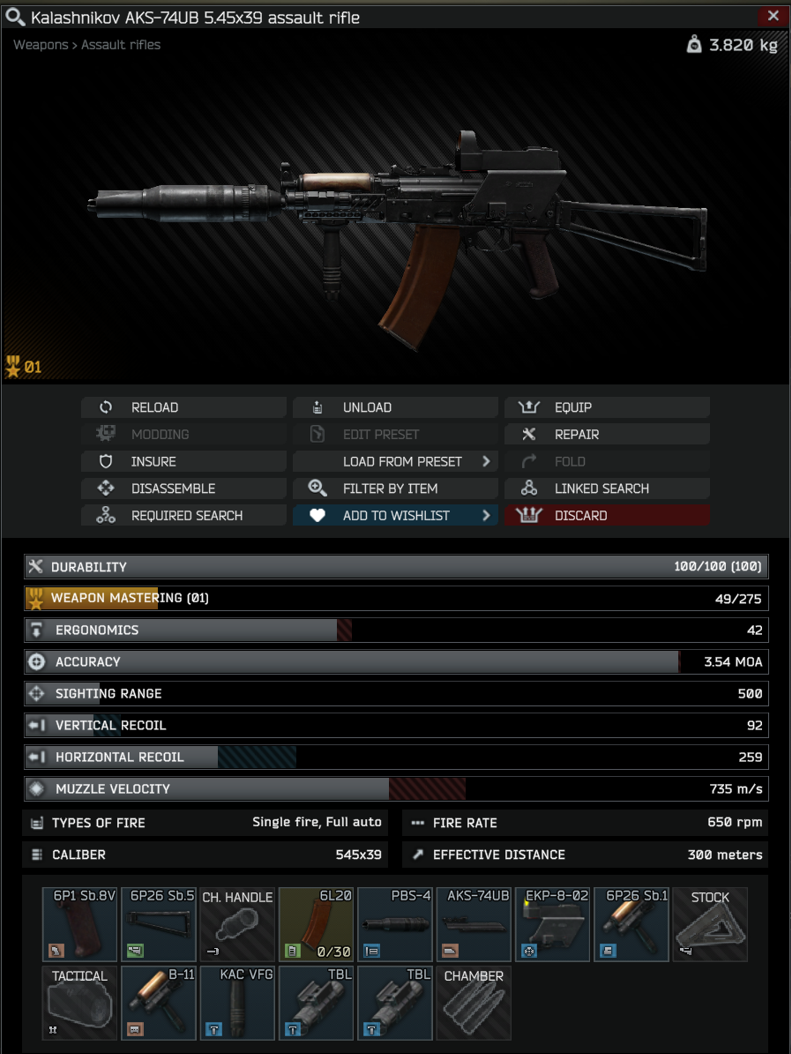Unload the weapon's magazine
The height and width of the screenshot is (1054, 791).
[x=395, y=408]
